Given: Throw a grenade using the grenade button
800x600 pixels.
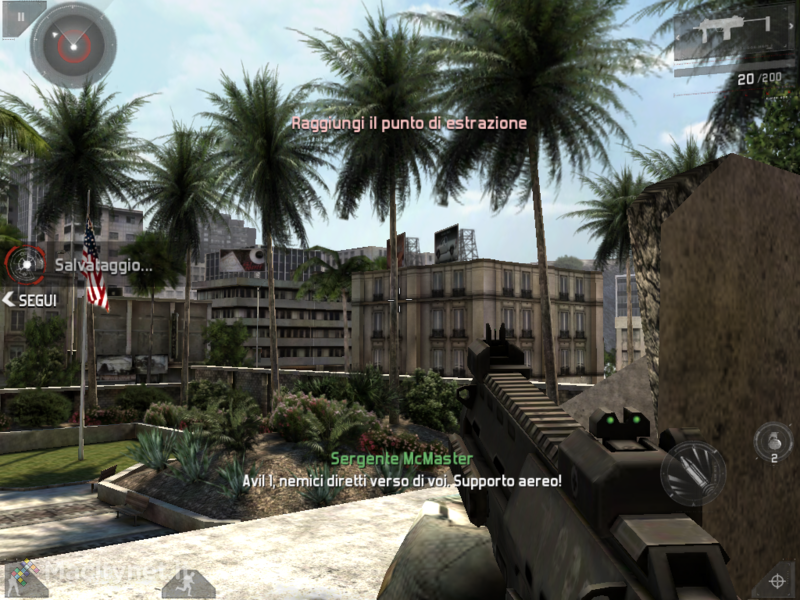Looking at the screenshot, I should [772, 439].
